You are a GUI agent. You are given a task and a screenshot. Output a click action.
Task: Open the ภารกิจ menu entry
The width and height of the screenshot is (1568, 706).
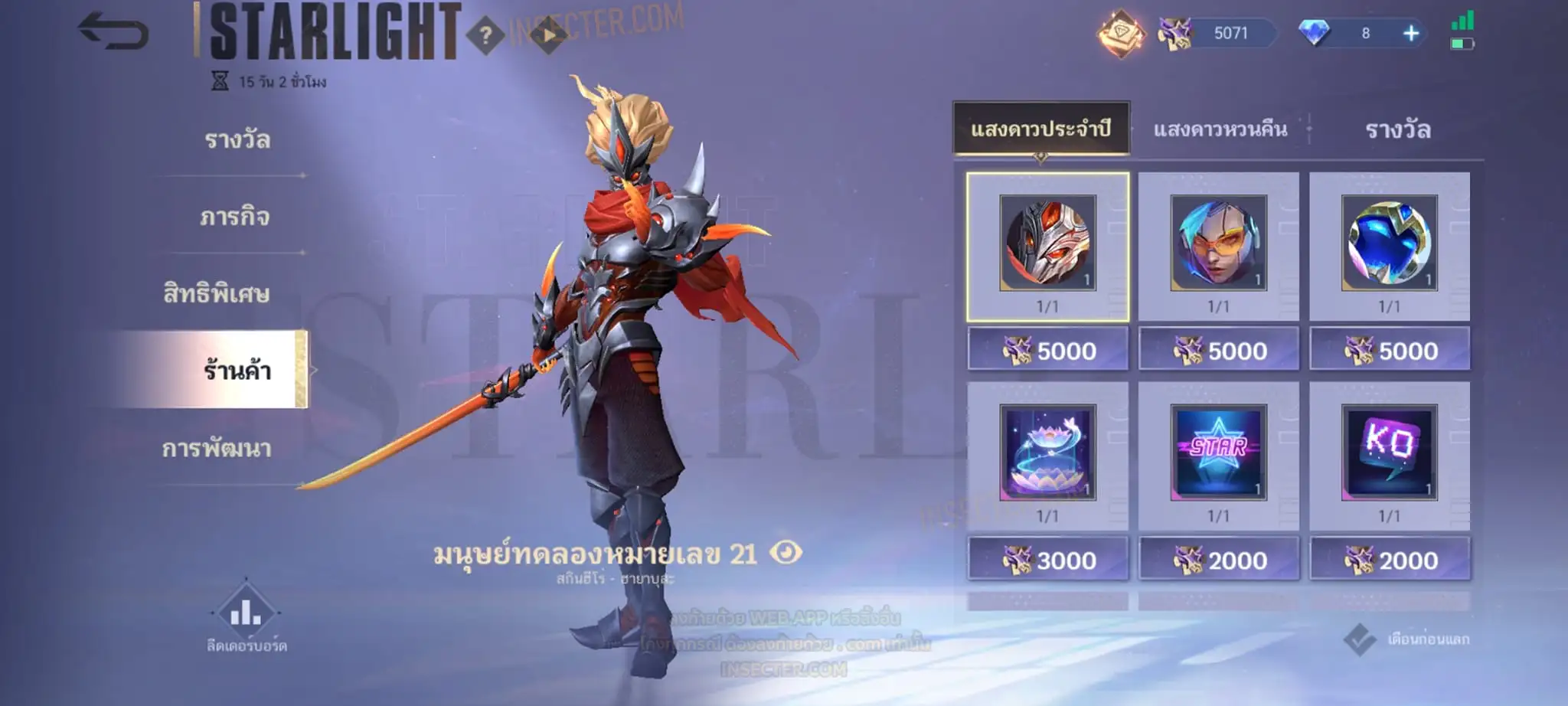234,217
